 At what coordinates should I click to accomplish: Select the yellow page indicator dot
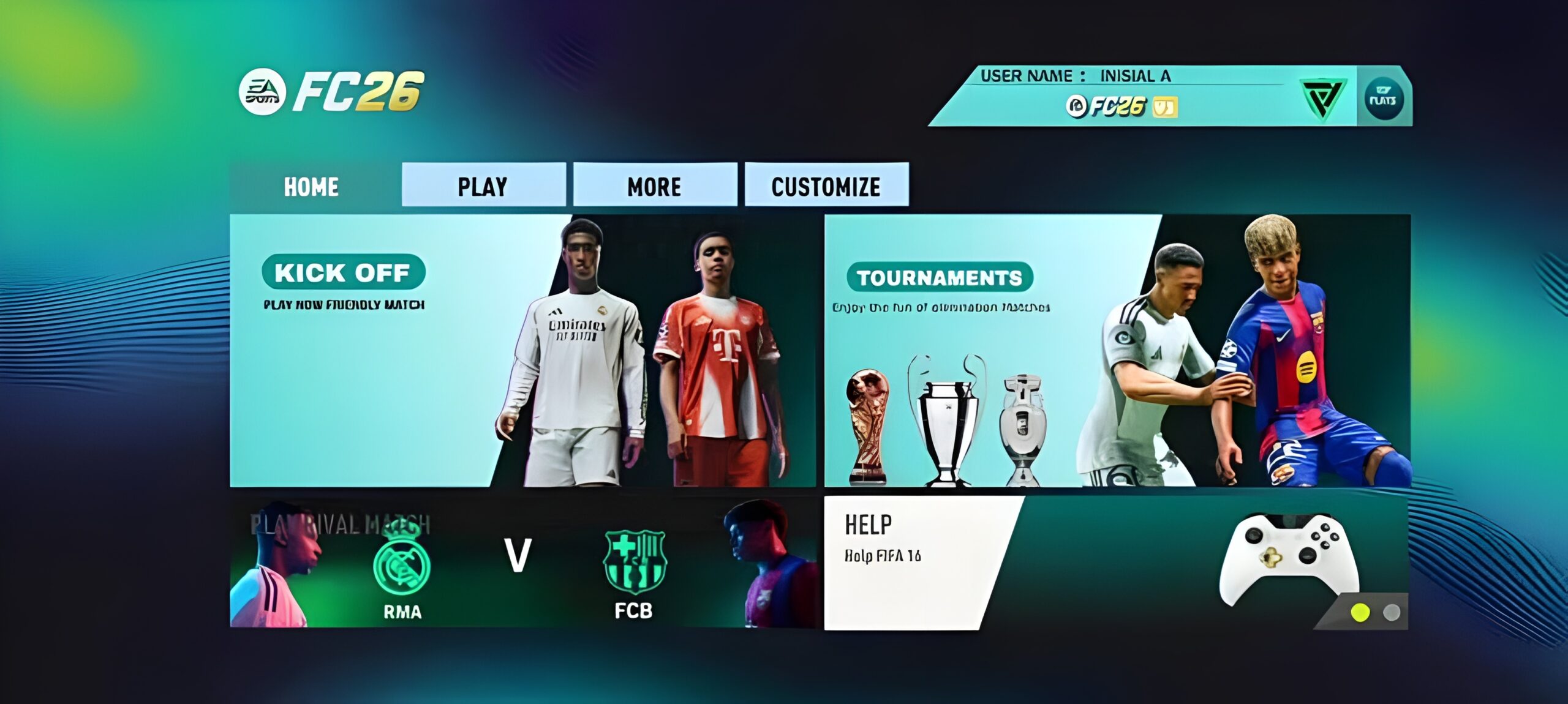coord(1360,612)
